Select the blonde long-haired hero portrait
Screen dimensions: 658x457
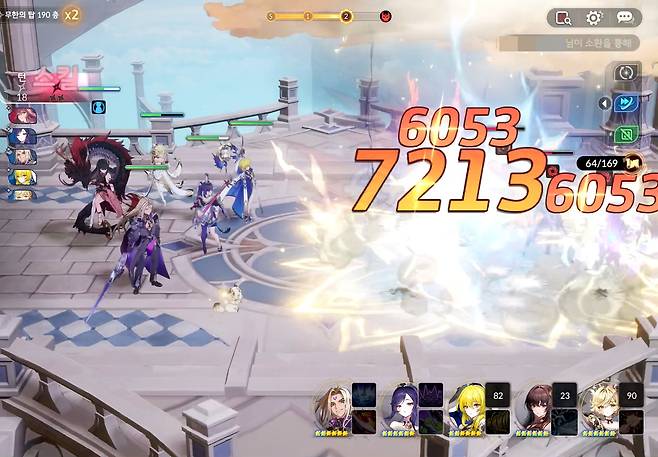coord(467,404)
